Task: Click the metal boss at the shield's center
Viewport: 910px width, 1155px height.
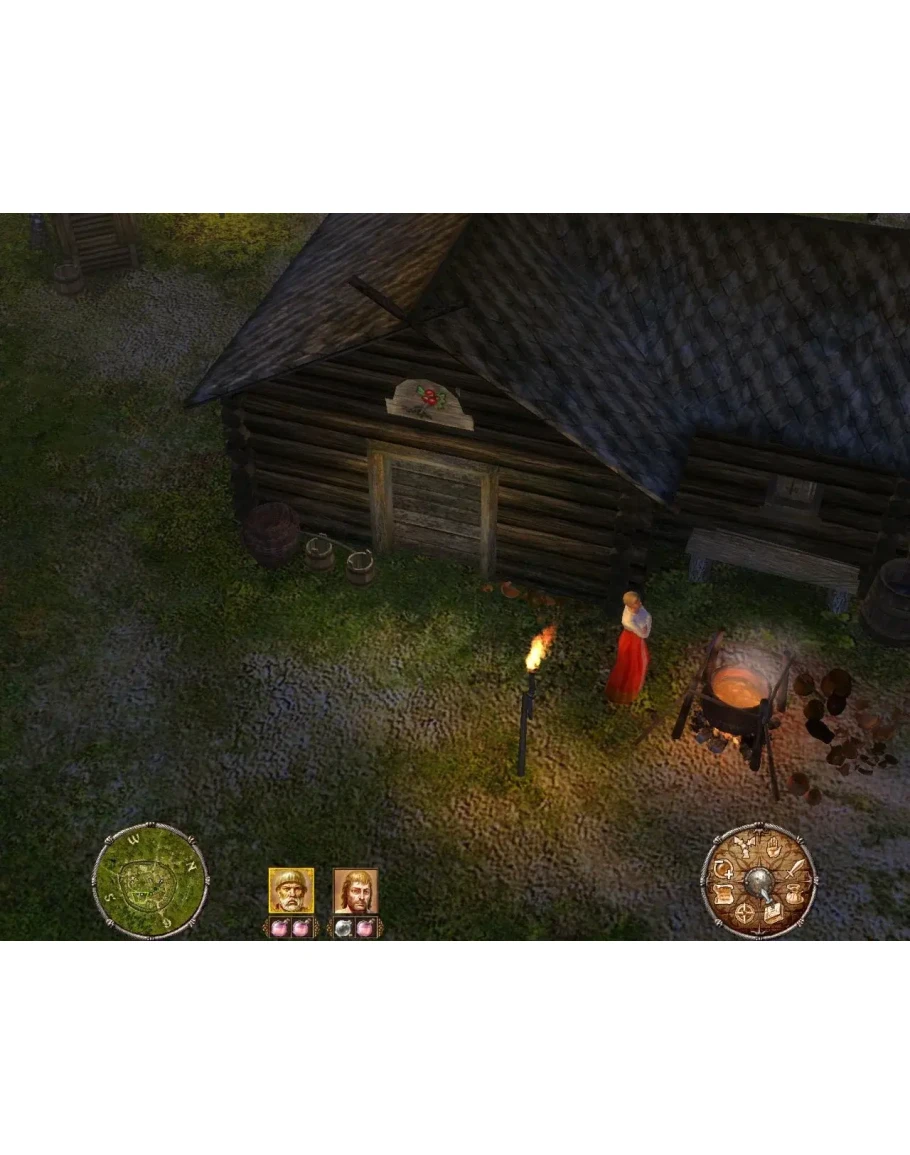Action: click(x=759, y=881)
